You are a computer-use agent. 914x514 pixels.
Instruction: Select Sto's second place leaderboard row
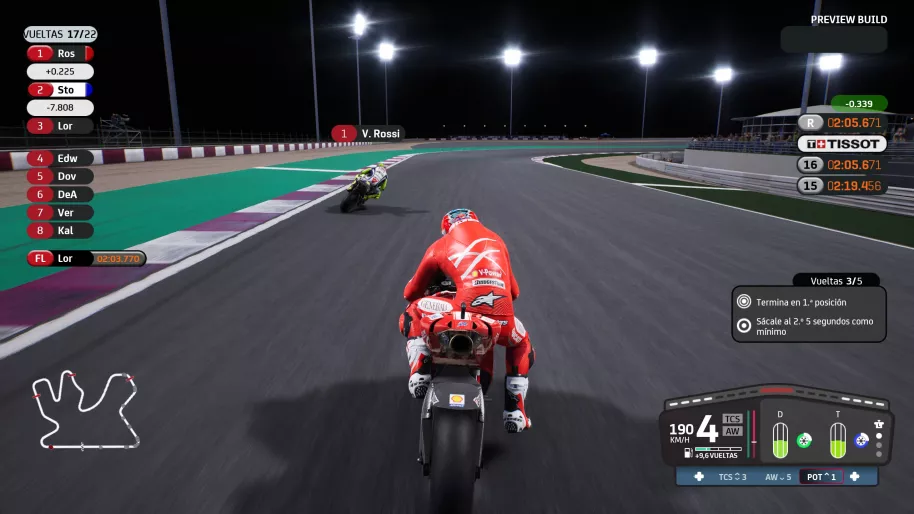coord(60,89)
